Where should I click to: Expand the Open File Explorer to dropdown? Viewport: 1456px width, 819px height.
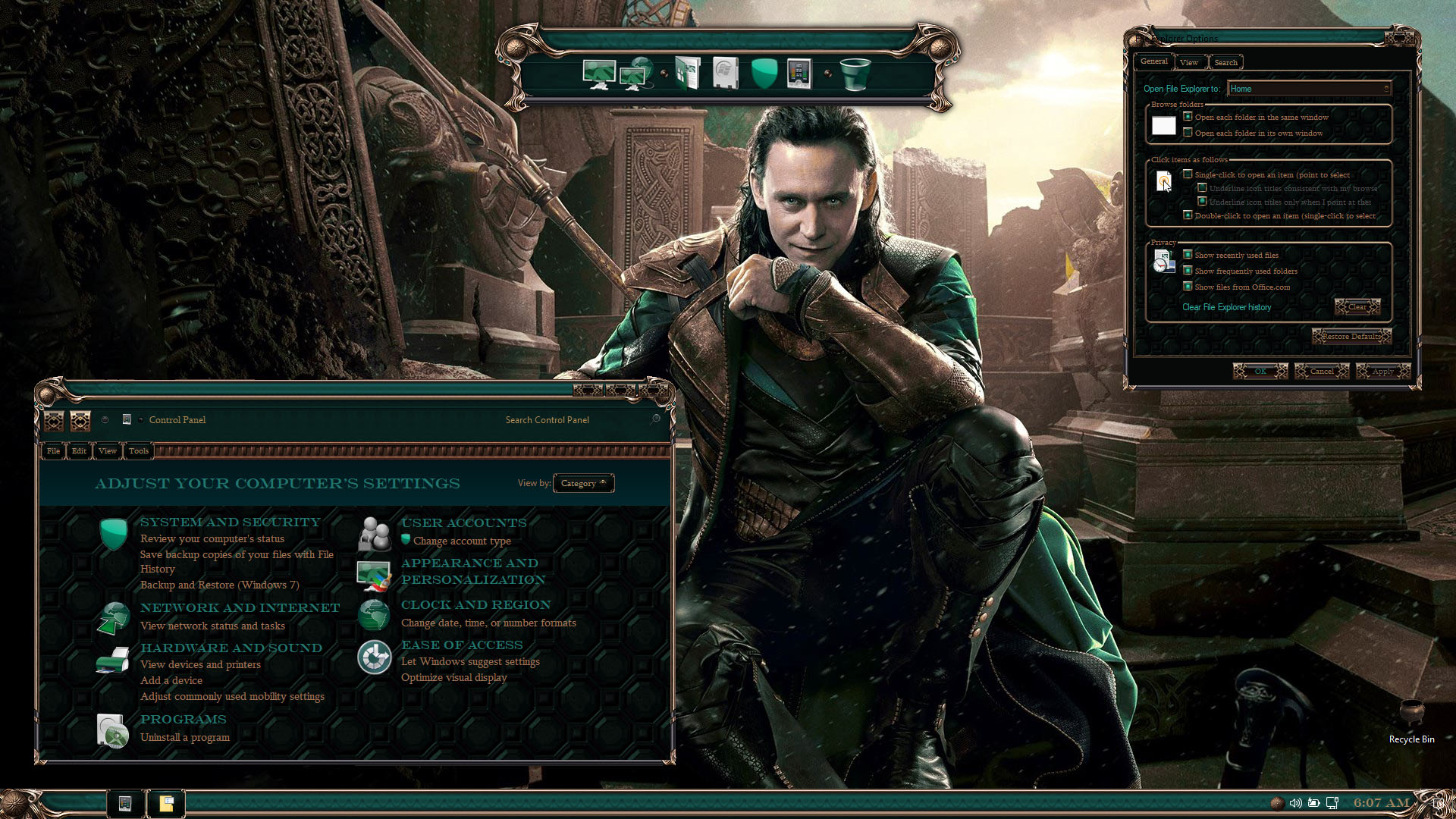click(1309, 89)
